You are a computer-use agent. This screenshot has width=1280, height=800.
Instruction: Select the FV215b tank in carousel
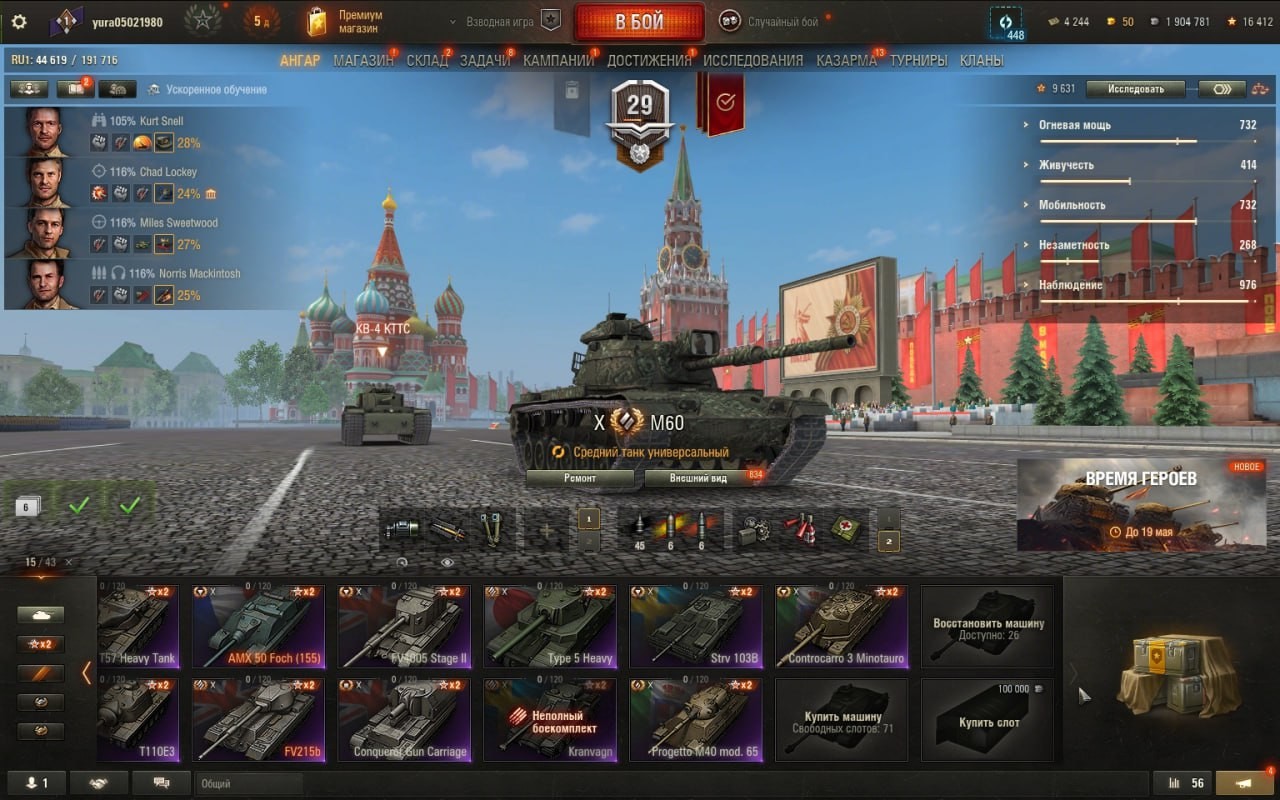pyautogui.click(x=256, y=720)
